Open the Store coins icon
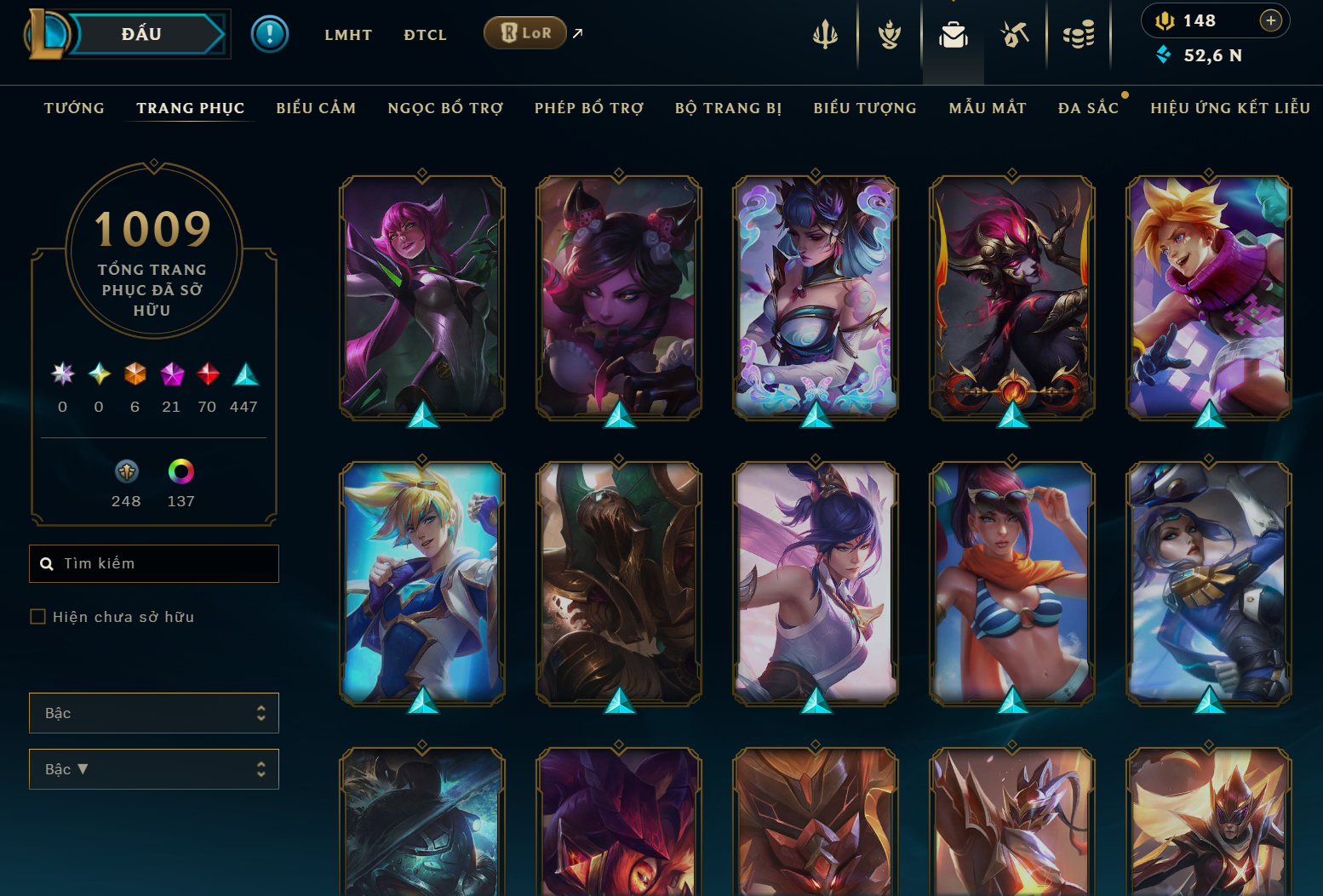1323x896 pixels. [1079, 34]
